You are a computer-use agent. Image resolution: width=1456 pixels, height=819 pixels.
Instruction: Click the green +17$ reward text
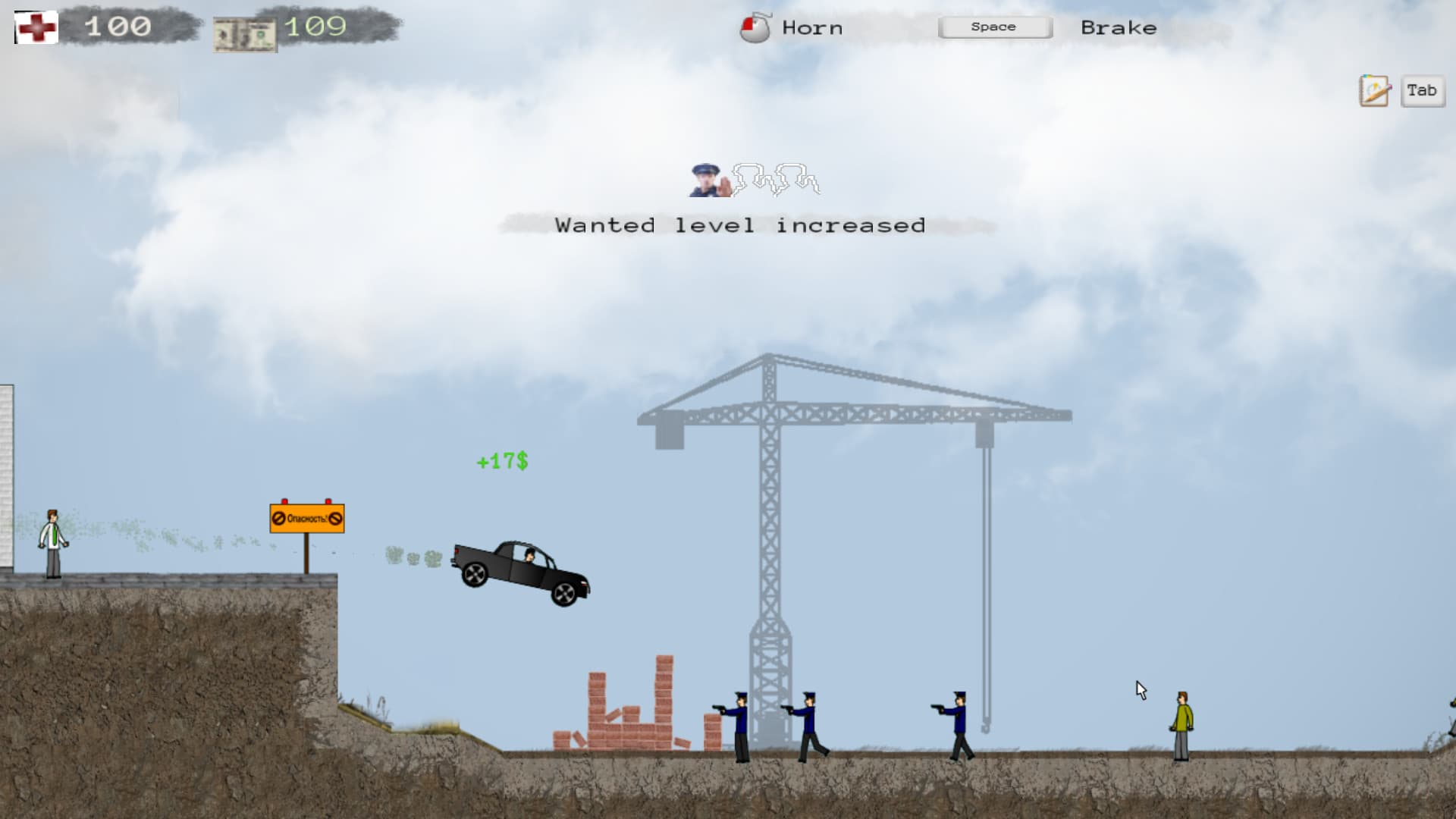coord(502,460)
